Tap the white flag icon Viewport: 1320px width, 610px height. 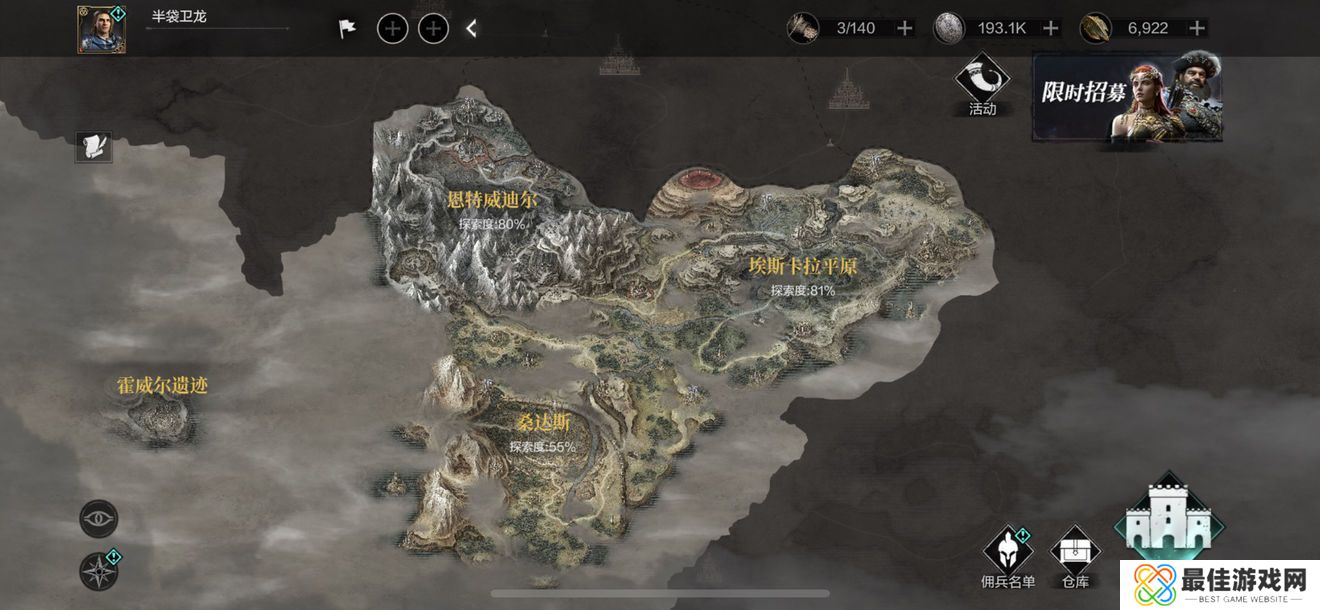pyautogui.click(x=347, y=29)
